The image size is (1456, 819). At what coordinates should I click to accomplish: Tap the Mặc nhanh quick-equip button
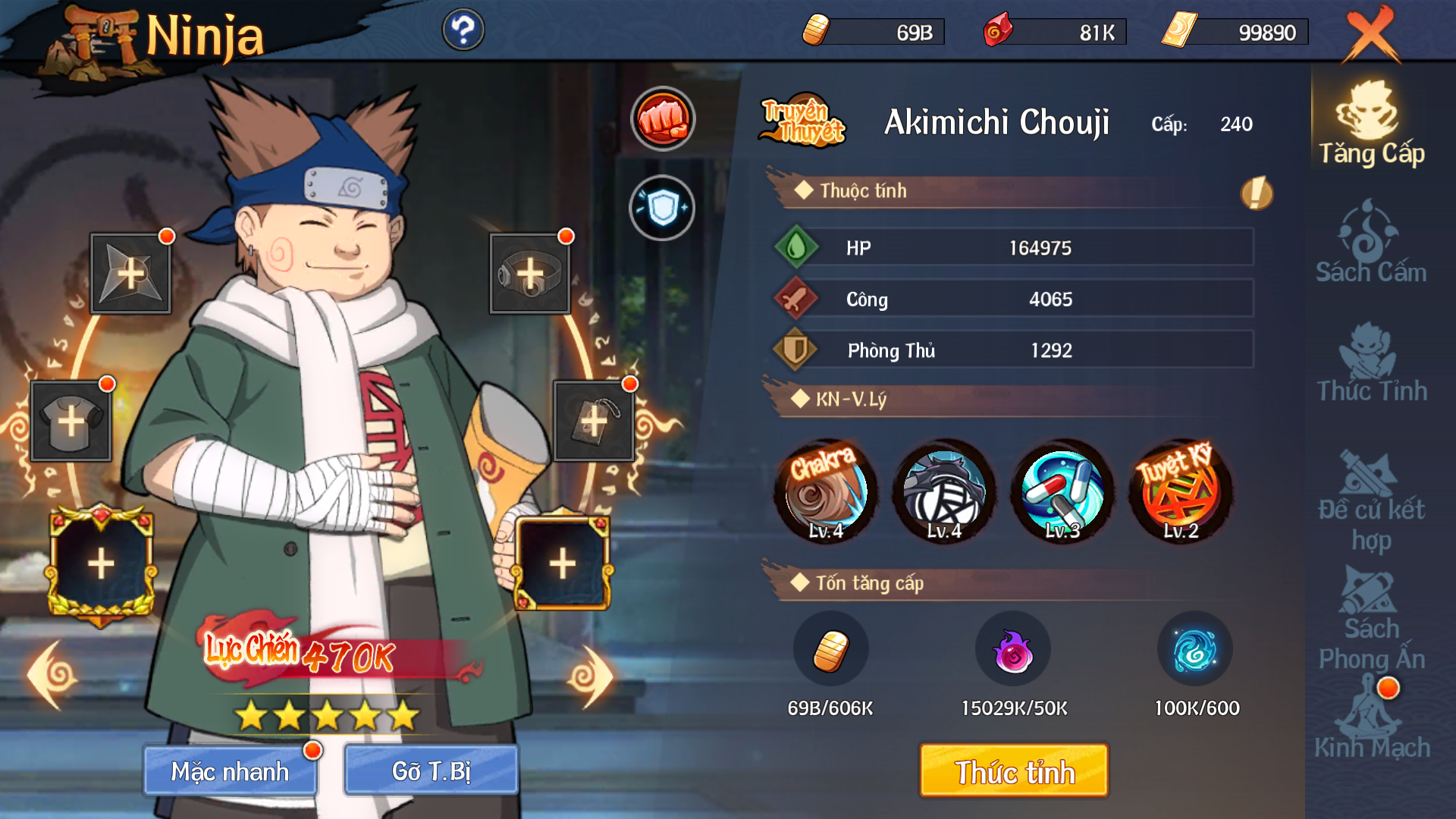[x=231, y=770]
